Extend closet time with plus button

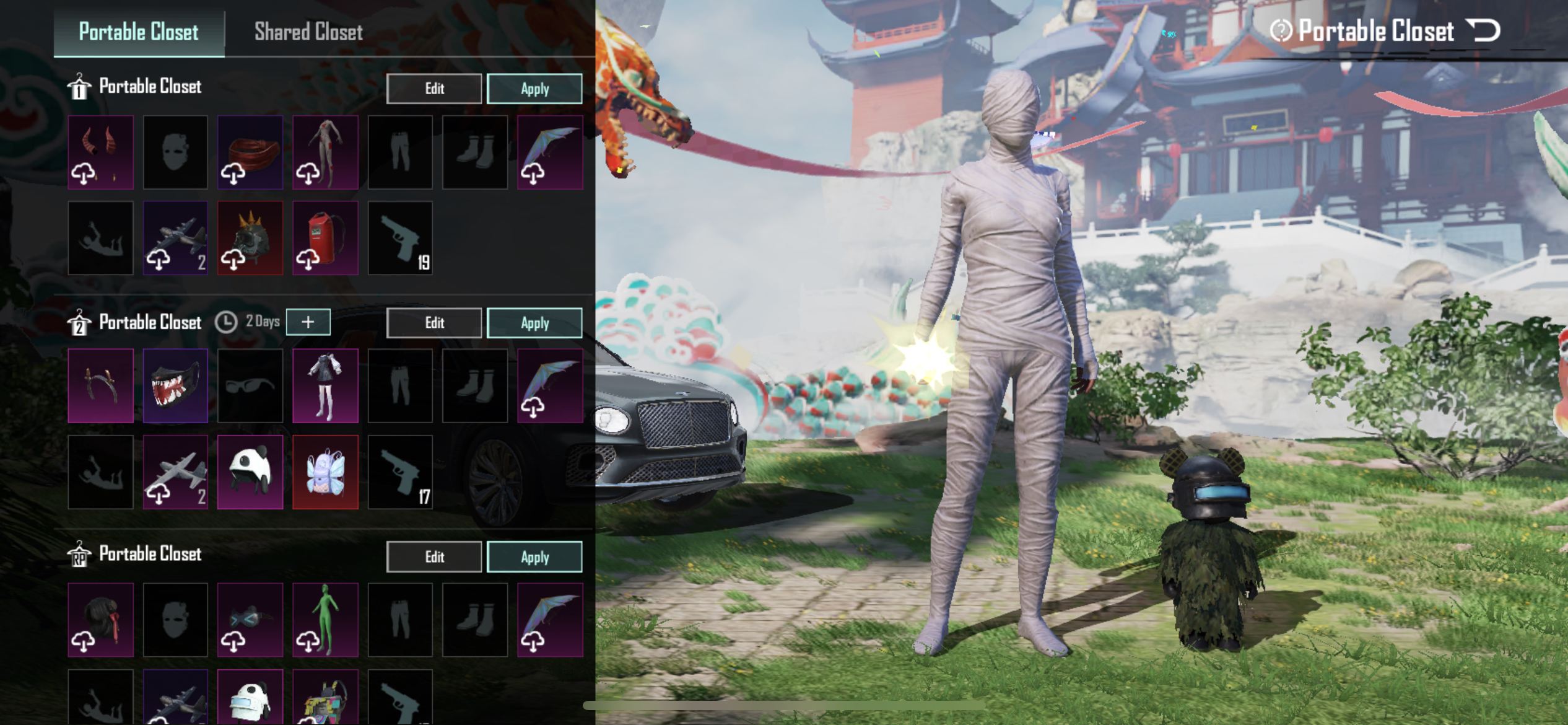click(308, 322)
